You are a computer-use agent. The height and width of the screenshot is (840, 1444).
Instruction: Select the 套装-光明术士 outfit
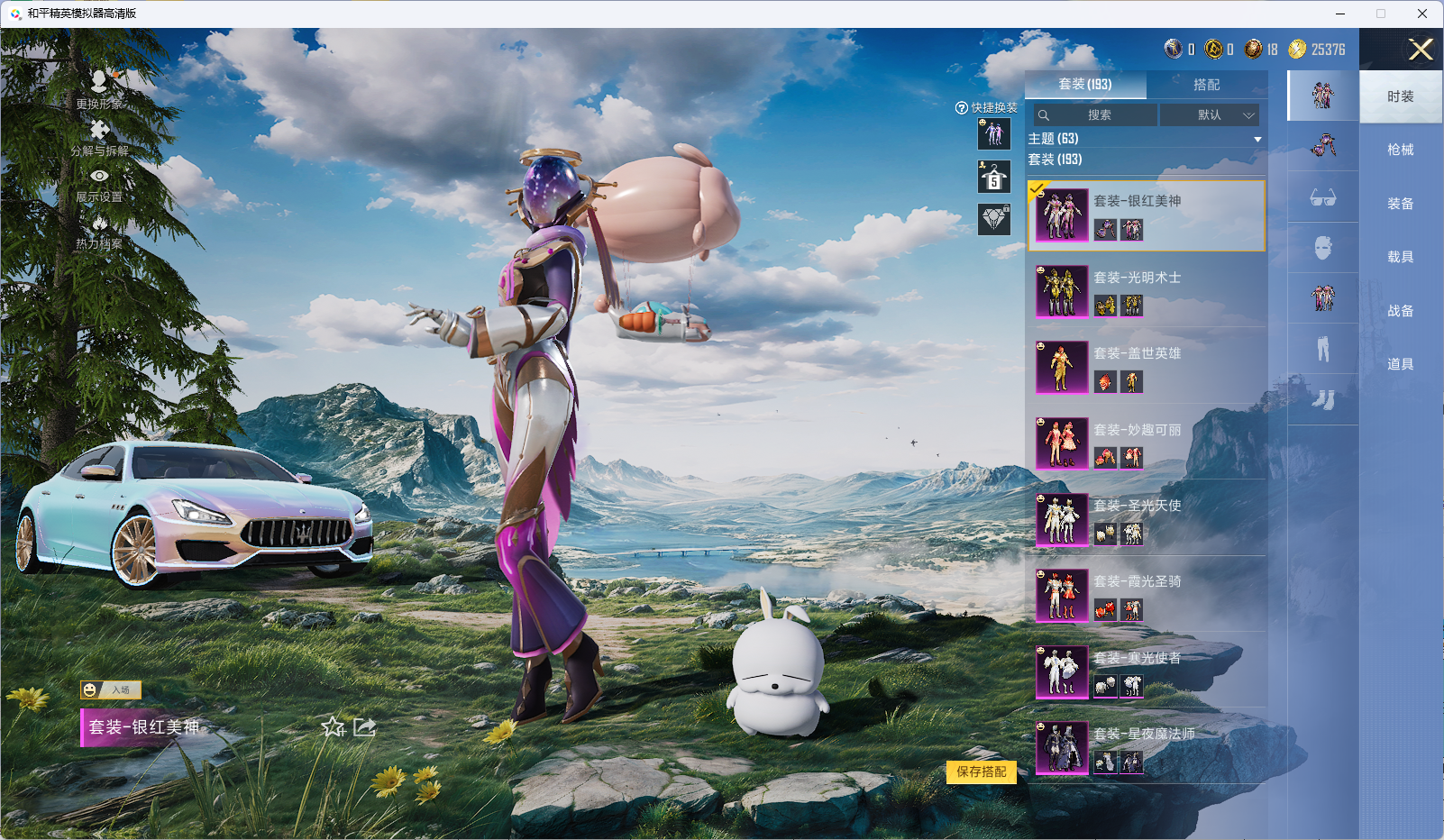coord(1146,291)
